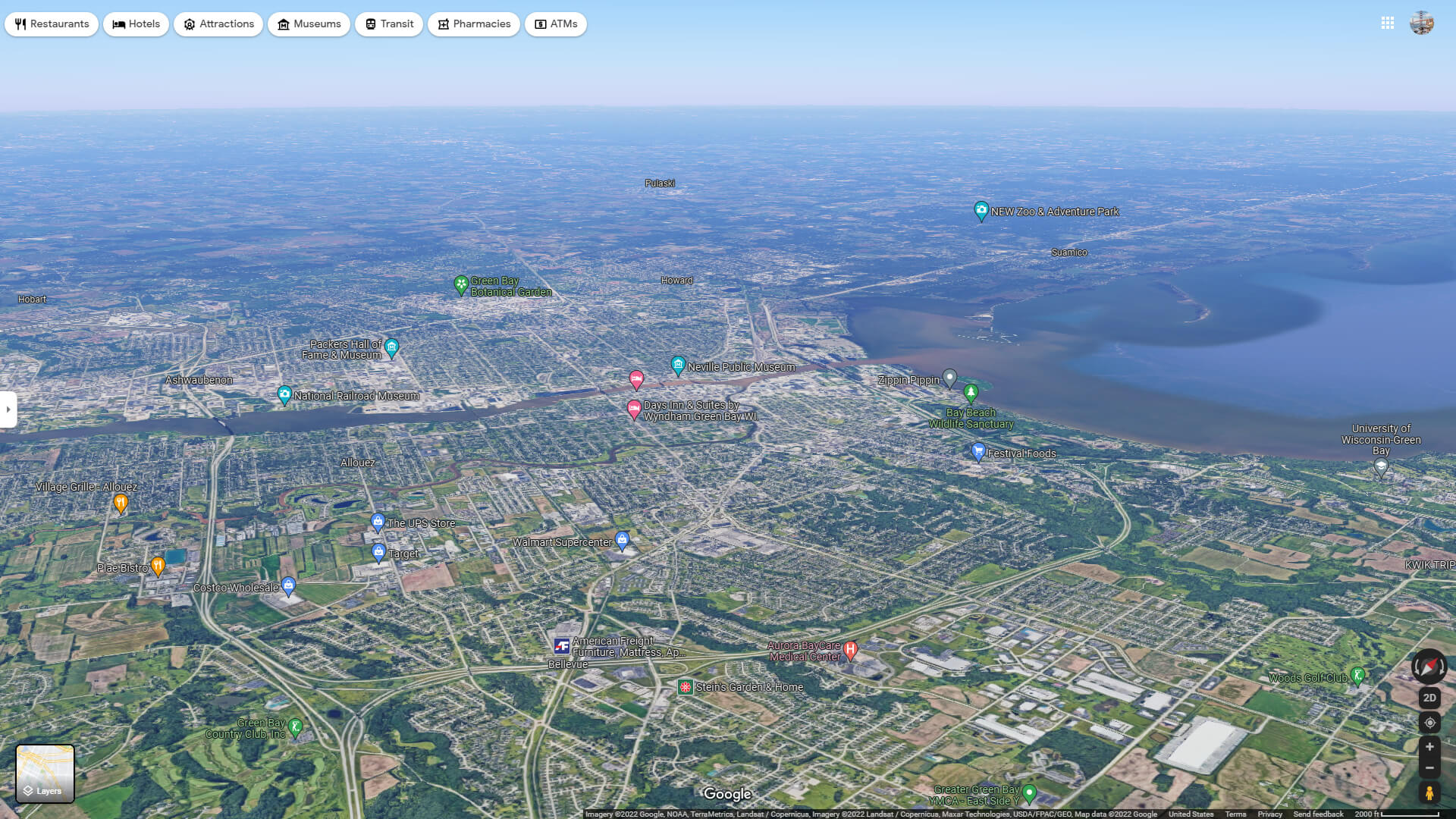Select the Days Inn & Suites pin
The width and height of the screenshot is (1456, 819).
point(635,409)
